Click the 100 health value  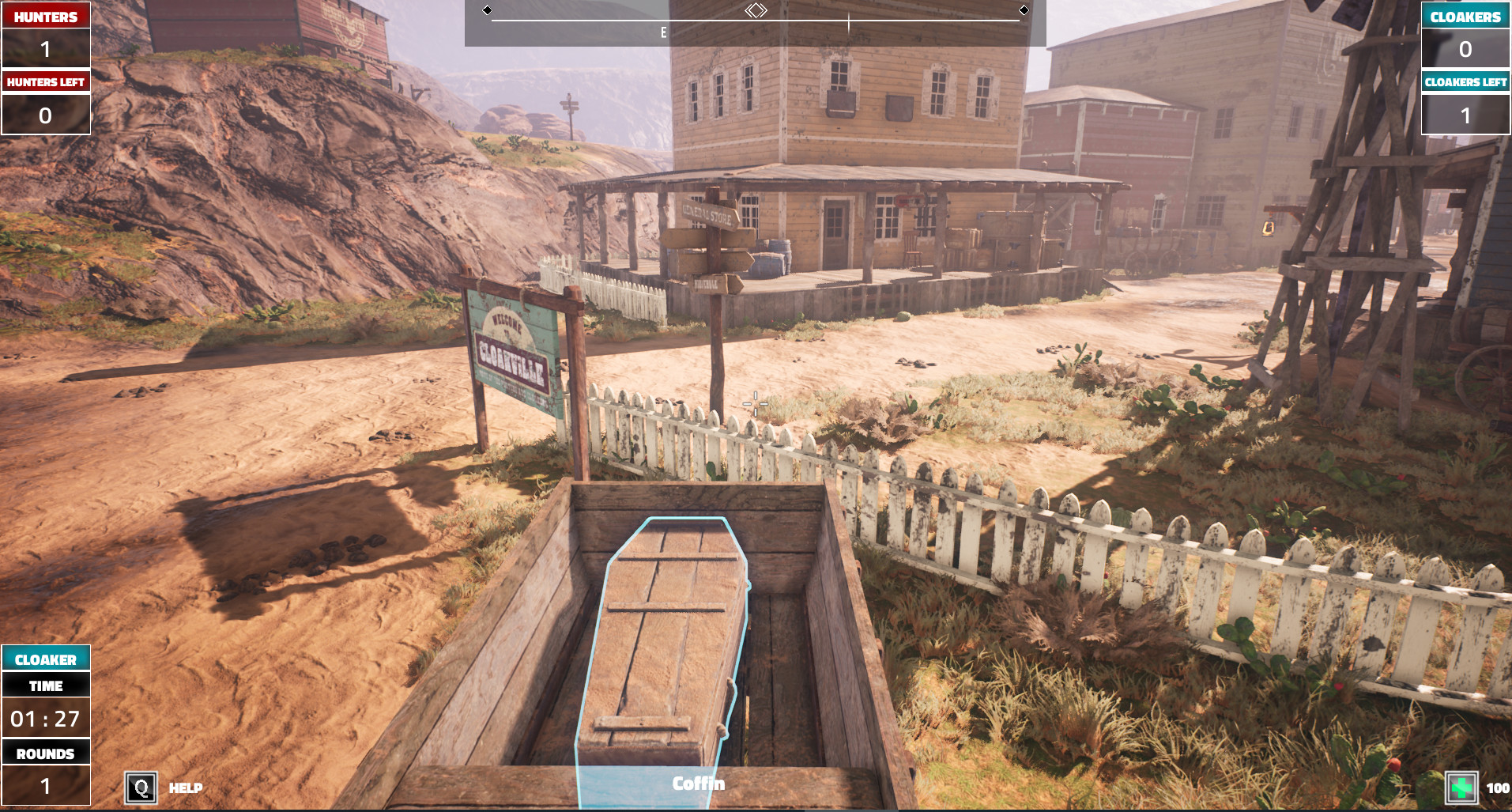(1496, 787)
